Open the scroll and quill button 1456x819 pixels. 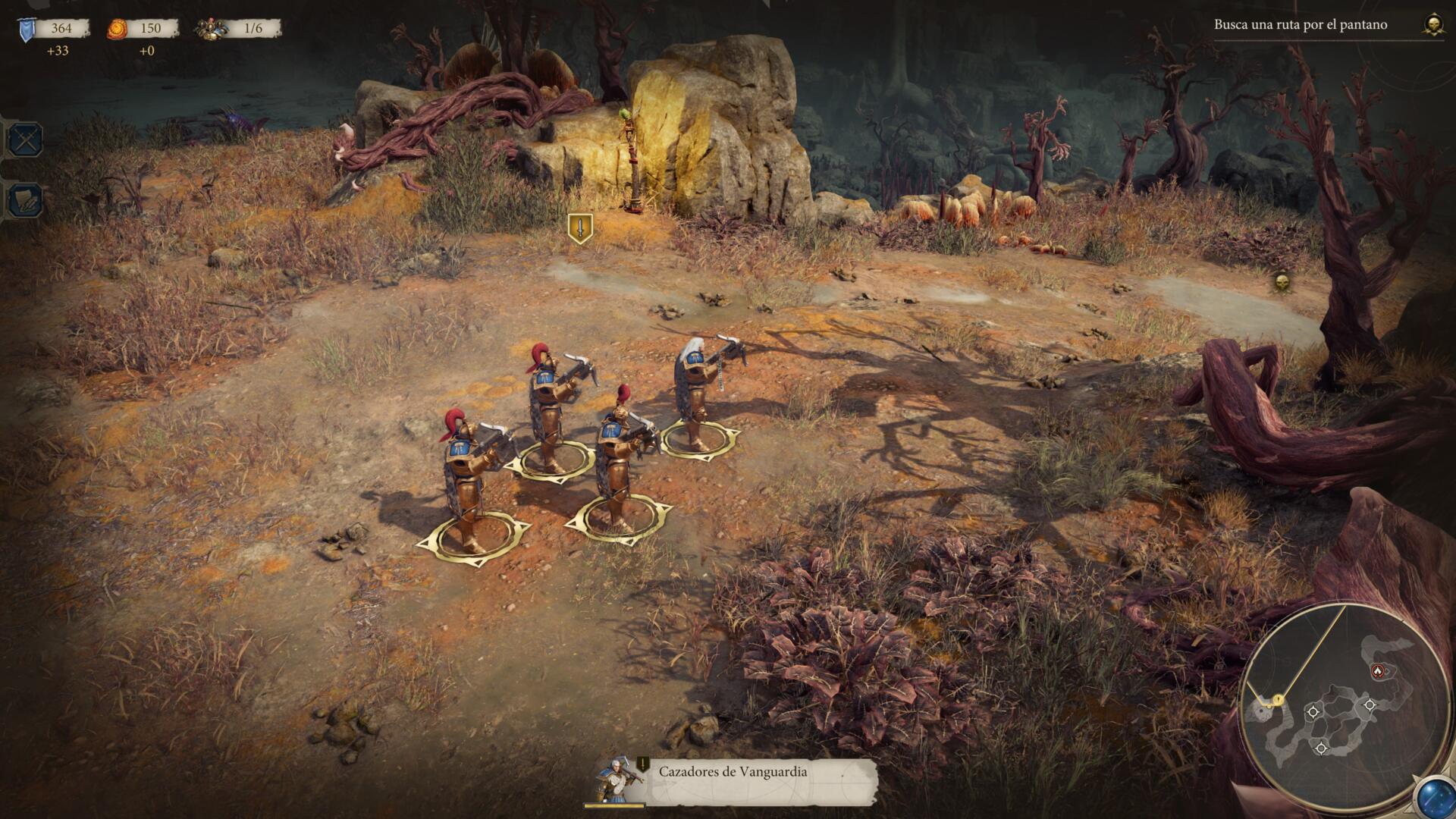[x=26, y=201]
